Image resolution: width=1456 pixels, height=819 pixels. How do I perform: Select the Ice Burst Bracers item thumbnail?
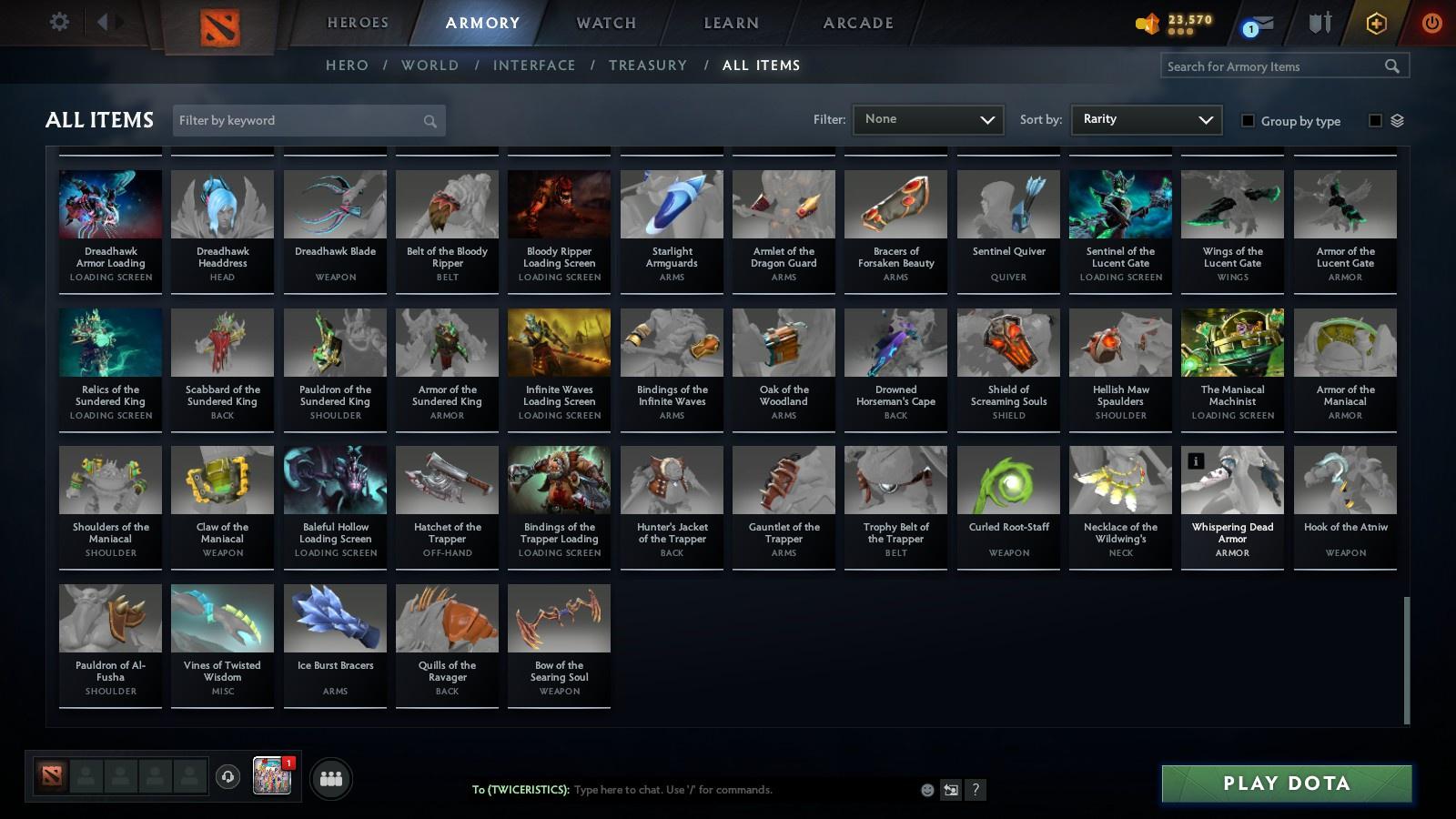334,616
